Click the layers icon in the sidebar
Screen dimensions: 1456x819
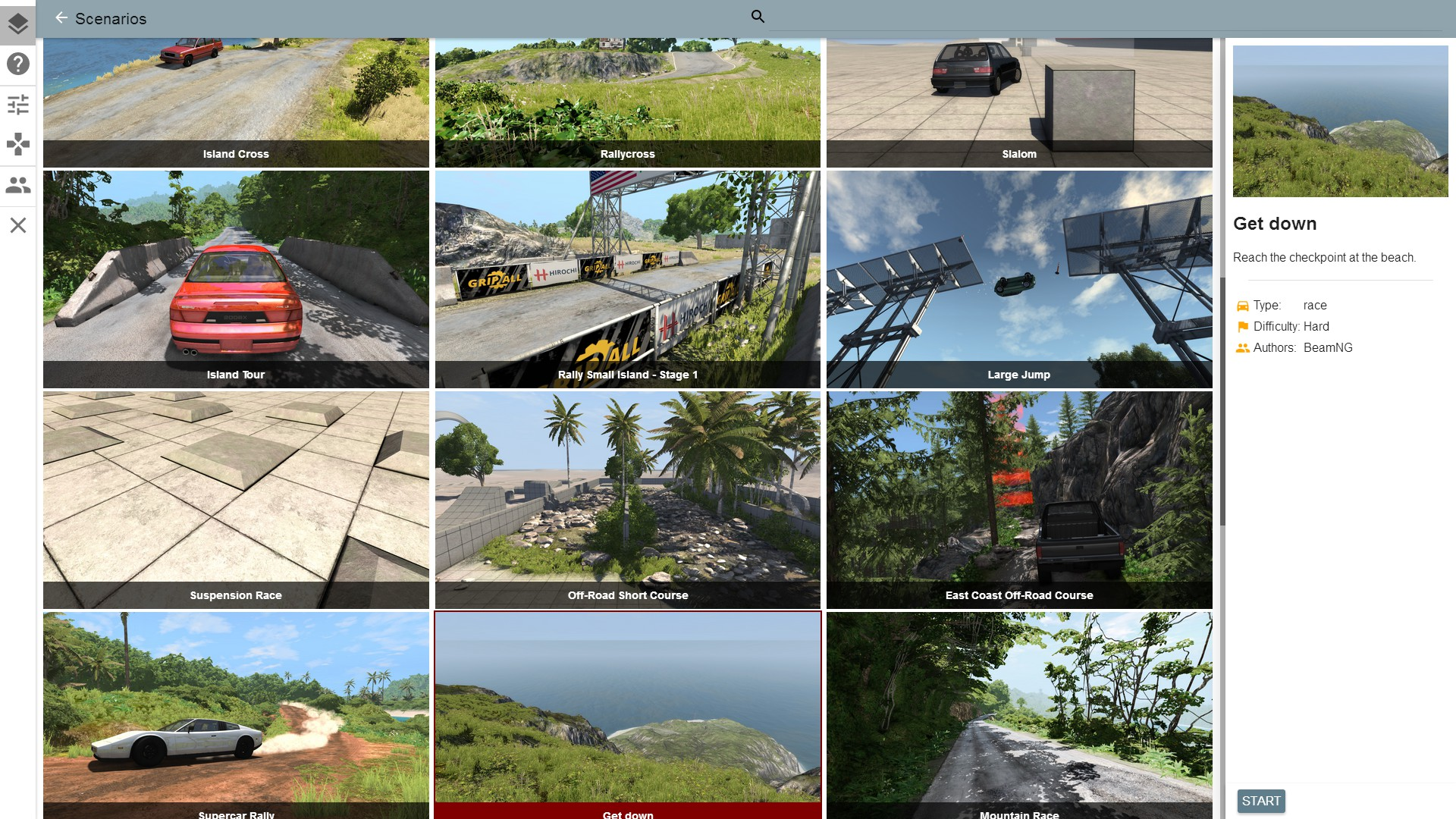pyautogui.click(x=18, y=24)
